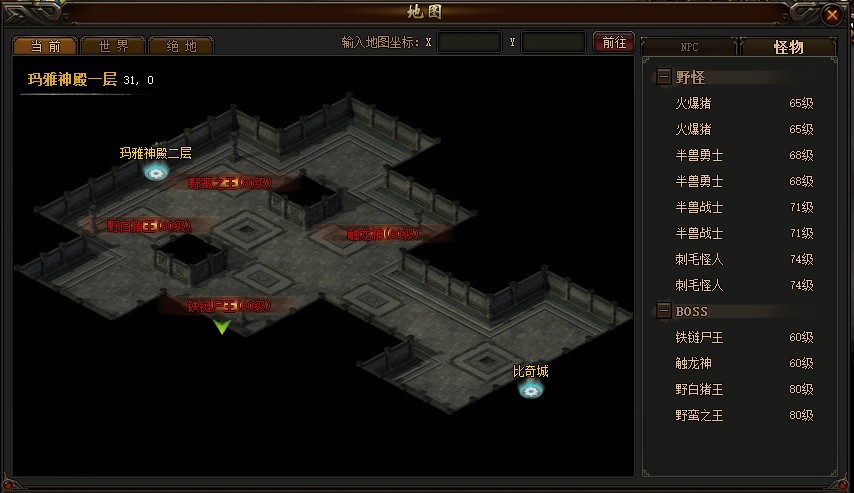854x493 pixels.
Task: Click the 比奇城 portal marker on the map
Action: [x=529, y=388]
